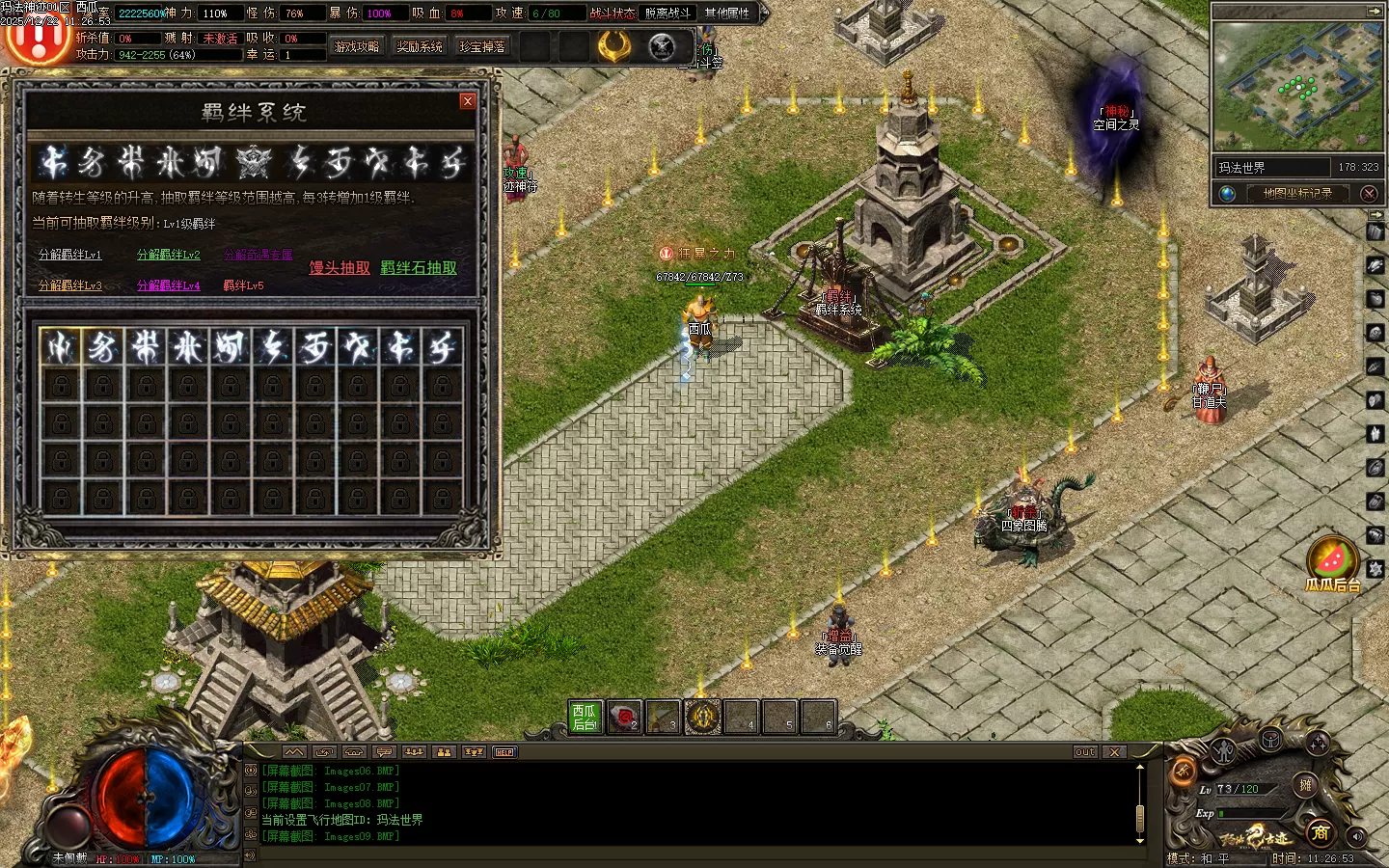Open the 游戏攻略 guide button
1389x868 pixels.
pos(356,46)
